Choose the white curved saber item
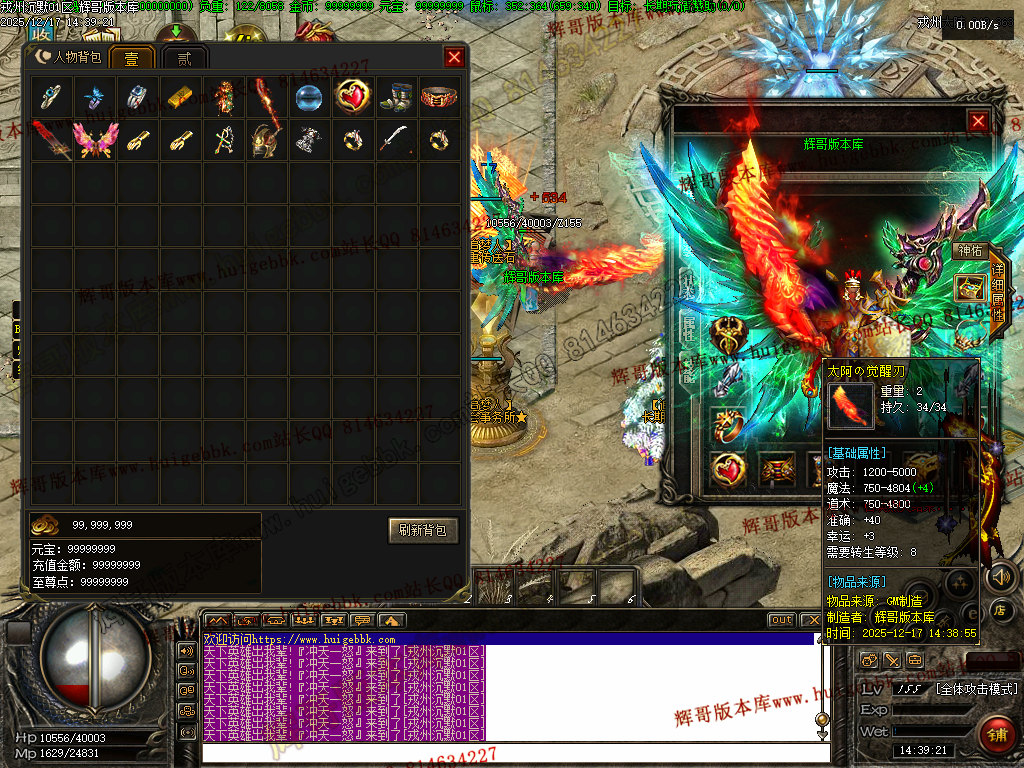The image size is (1024, 768). 396,140
